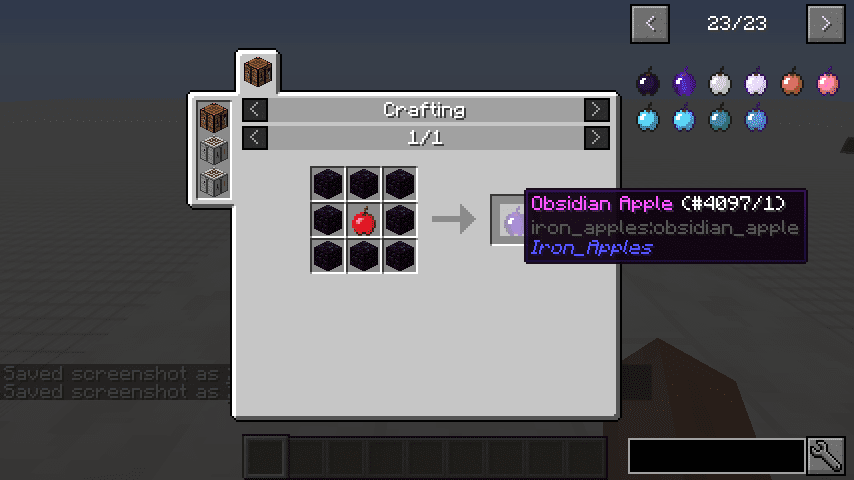Open settings with the wrench button

tap(827, 456)
